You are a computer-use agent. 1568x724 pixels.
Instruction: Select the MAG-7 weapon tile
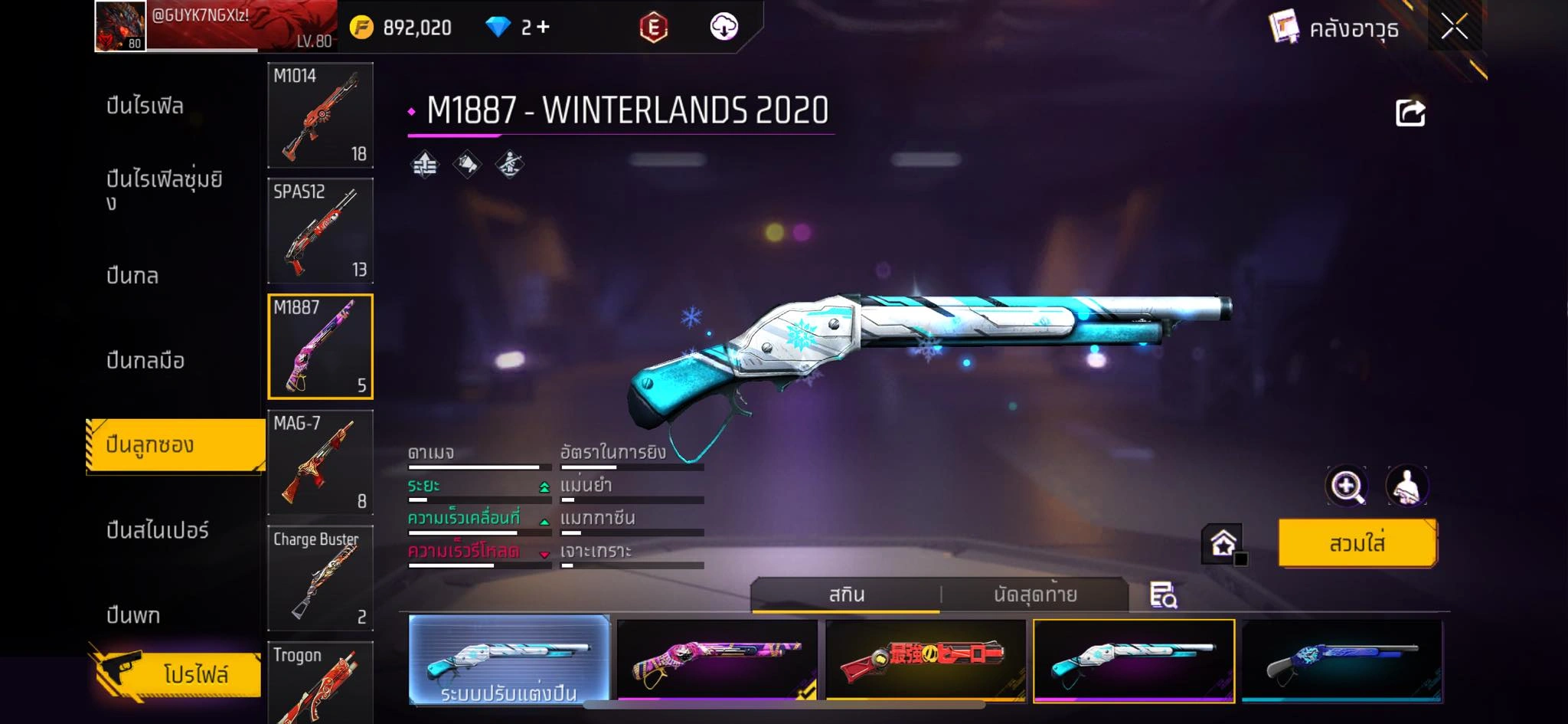tap(320, 463)
